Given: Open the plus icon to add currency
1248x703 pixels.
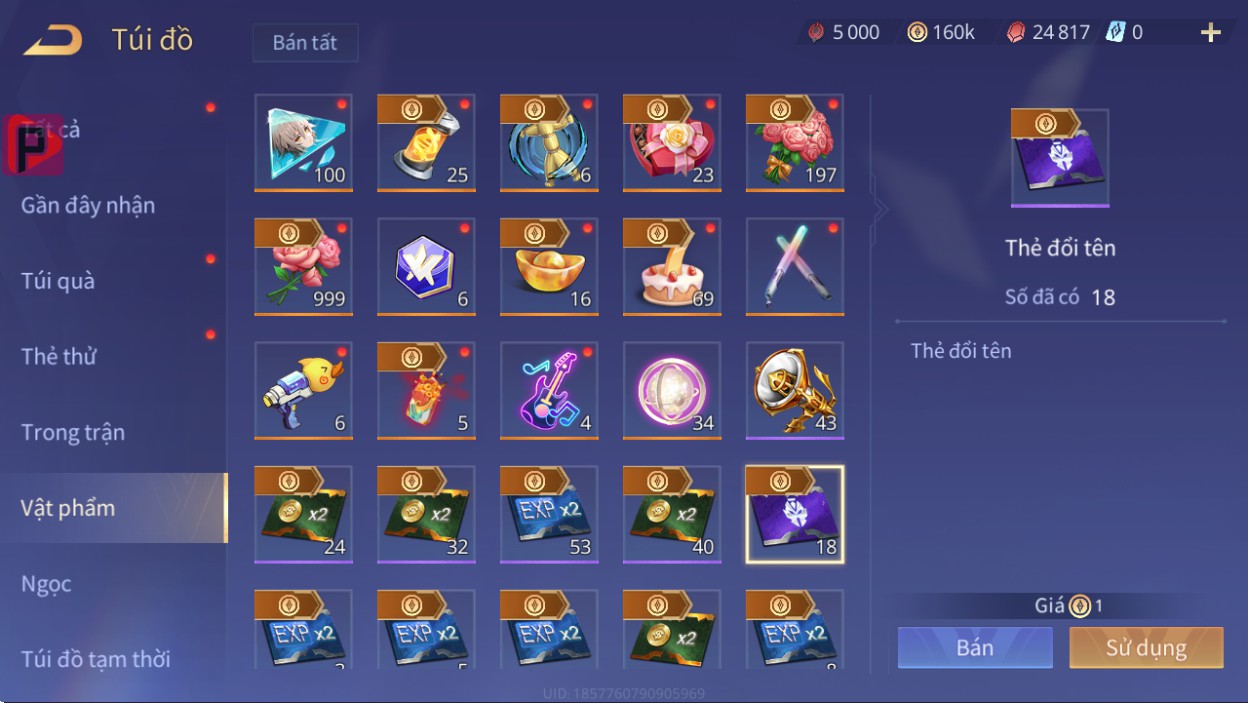Looking at the screenshot, I should pyautogui.click(x=1211, y=33).
